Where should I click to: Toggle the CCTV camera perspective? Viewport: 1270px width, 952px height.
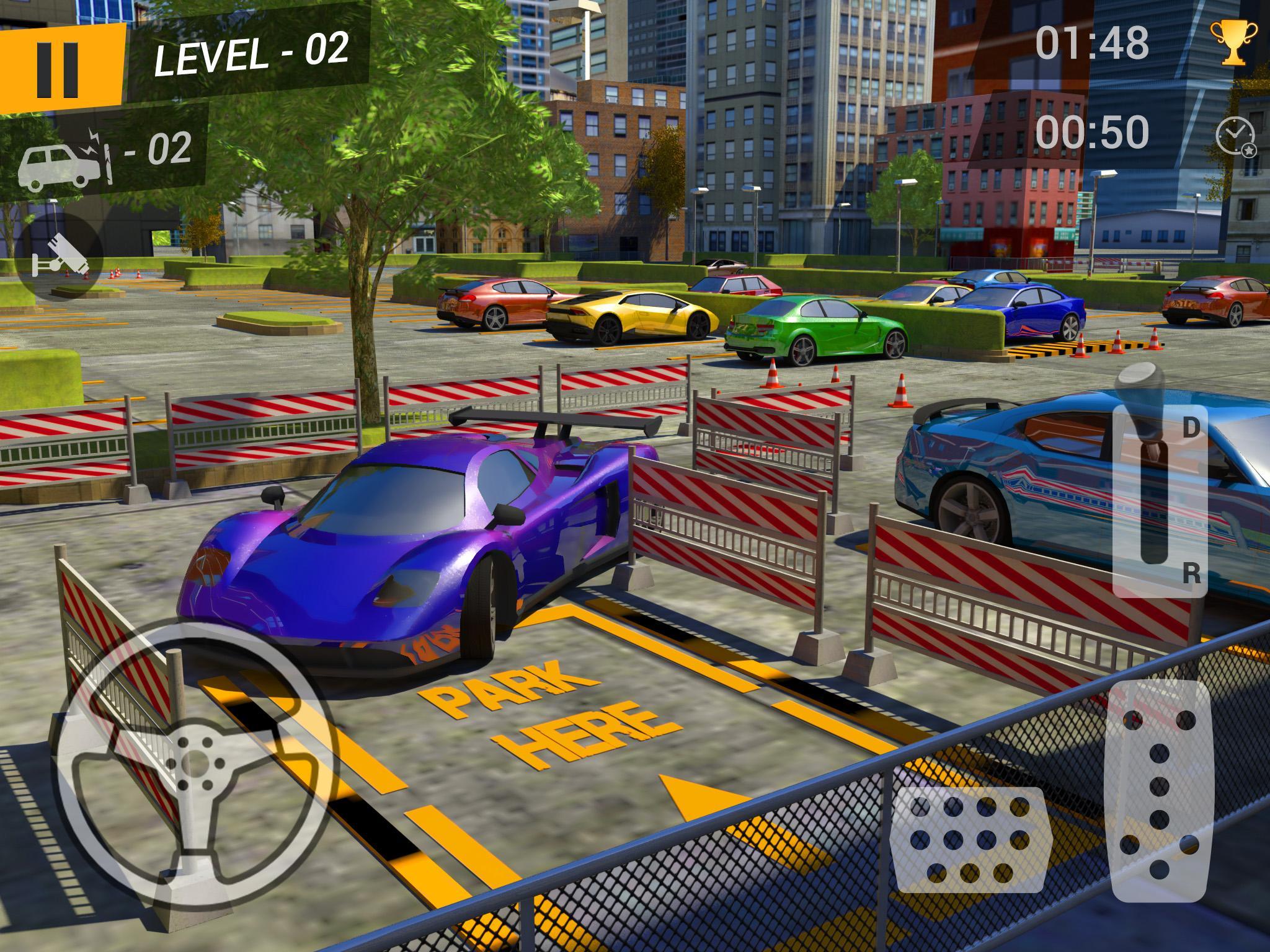tap(59, 254)
